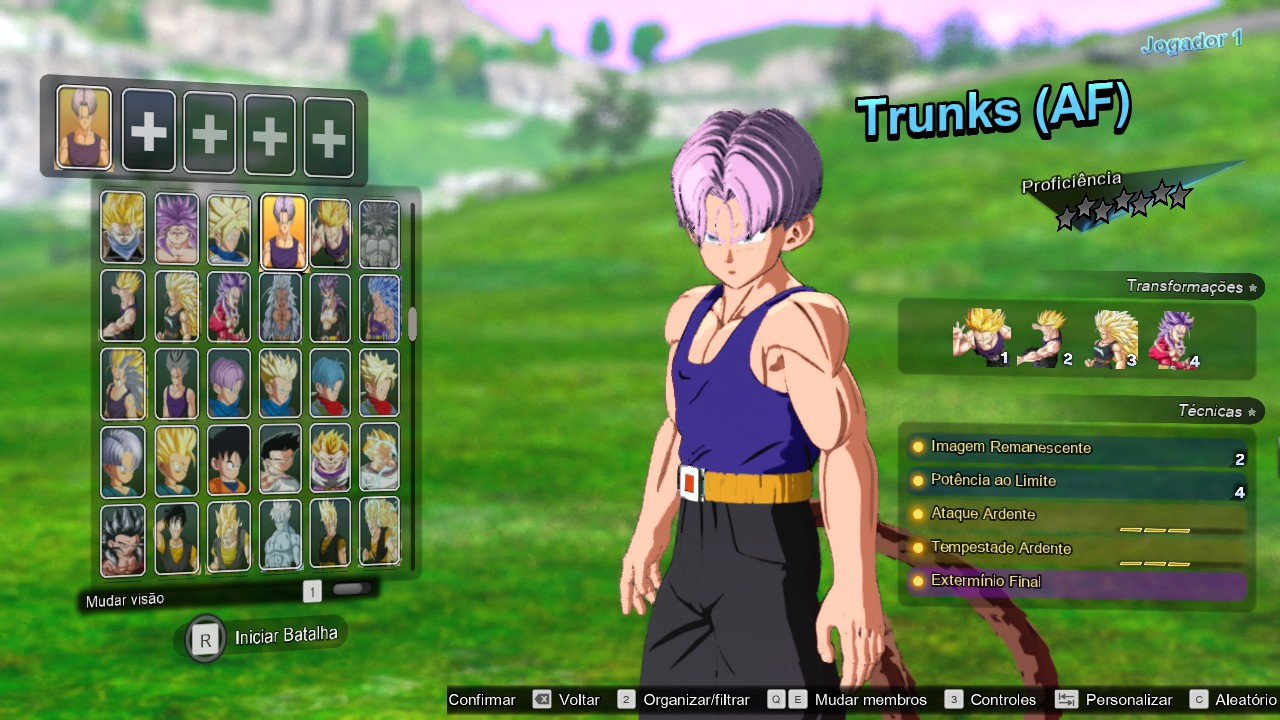The image size is (1280, 720).
Task: Add a teammate with the first plus slot
Action: [148, 130]
